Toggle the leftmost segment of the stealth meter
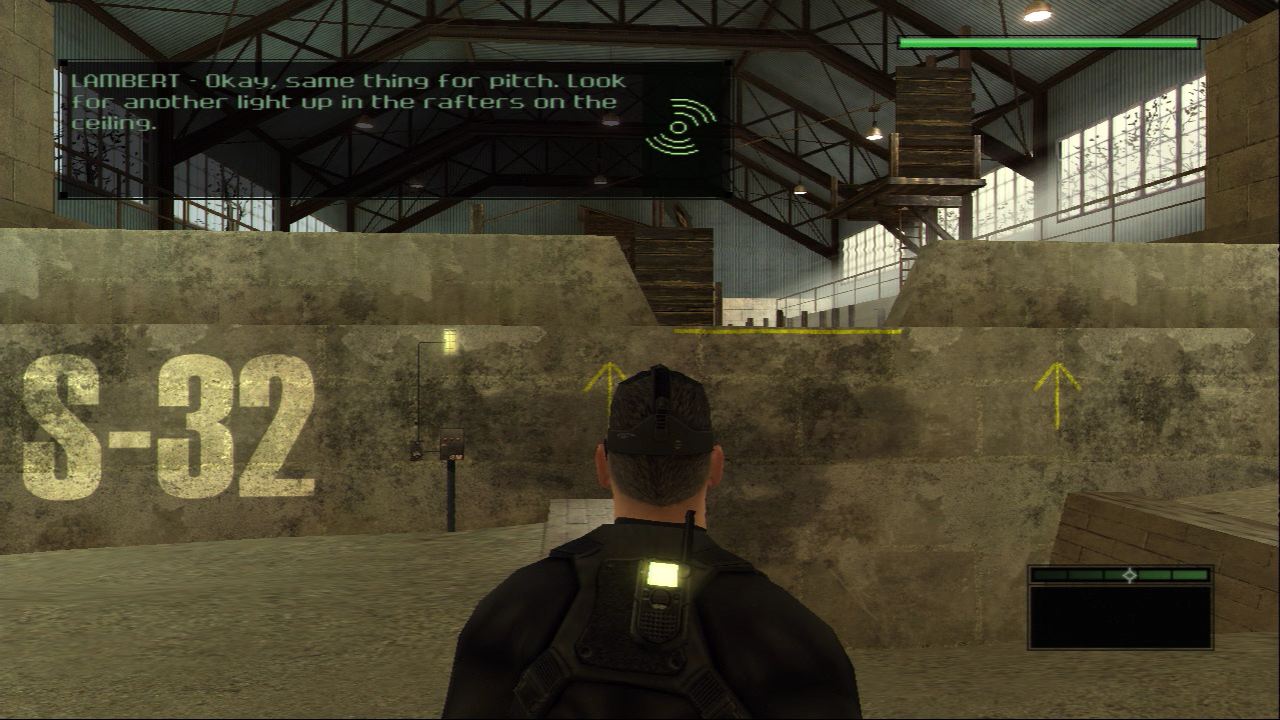The width and height of the screenshot is (1280, 720). (1048, 577)
